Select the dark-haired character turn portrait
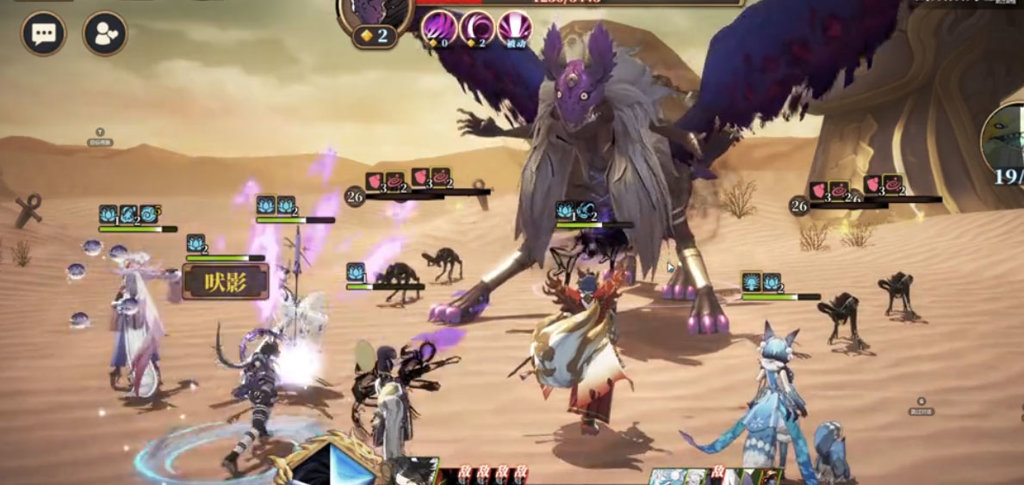This screenshot has height=485, width=1024. [x=414, y=472]
